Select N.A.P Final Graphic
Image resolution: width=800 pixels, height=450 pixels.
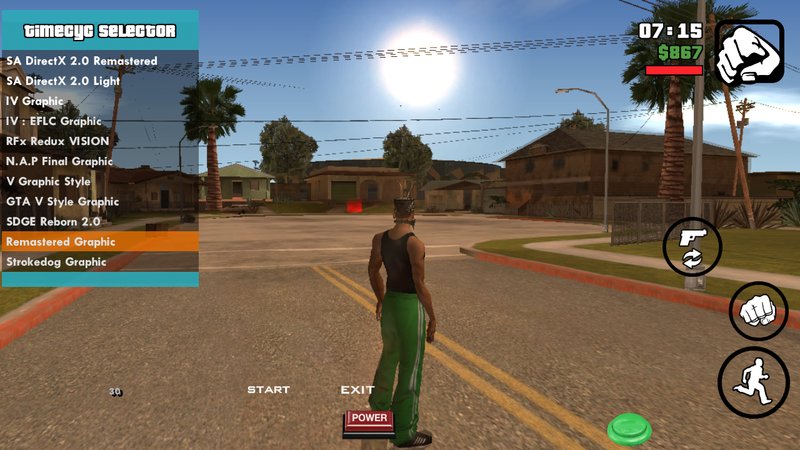click(60, 161)
